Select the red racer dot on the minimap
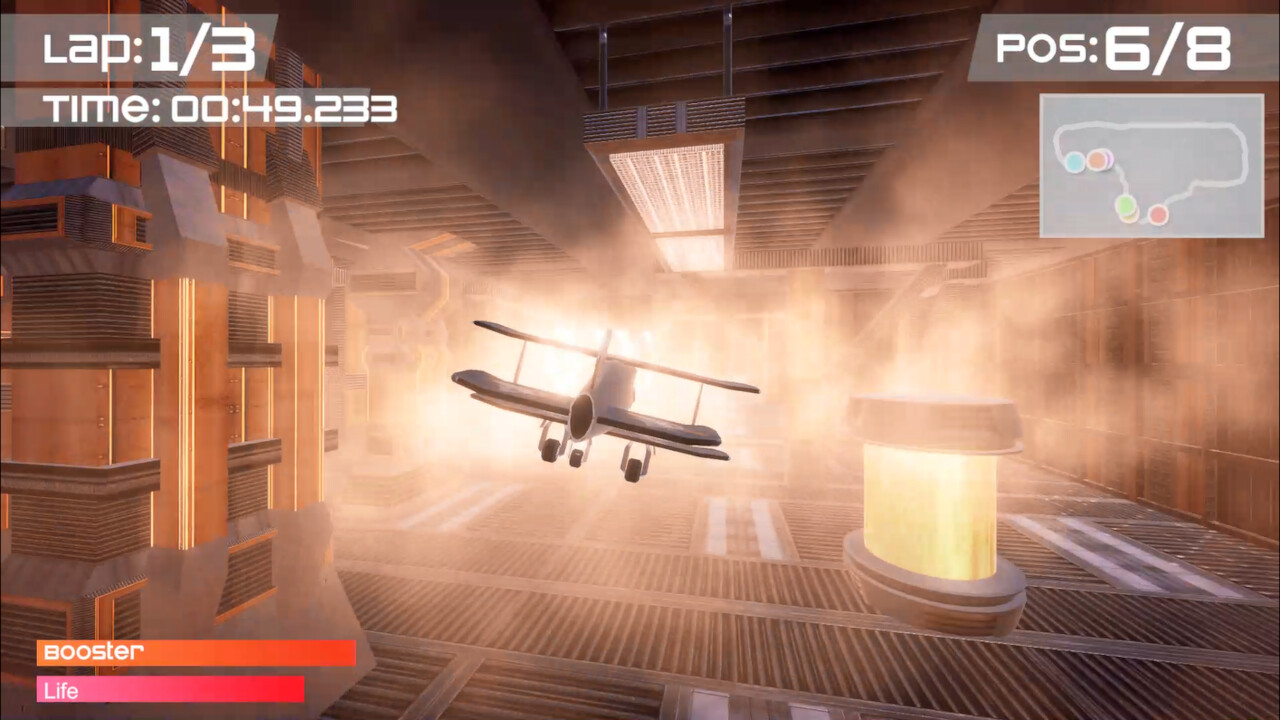1280x720 pixels. [x=1158, y=216]
